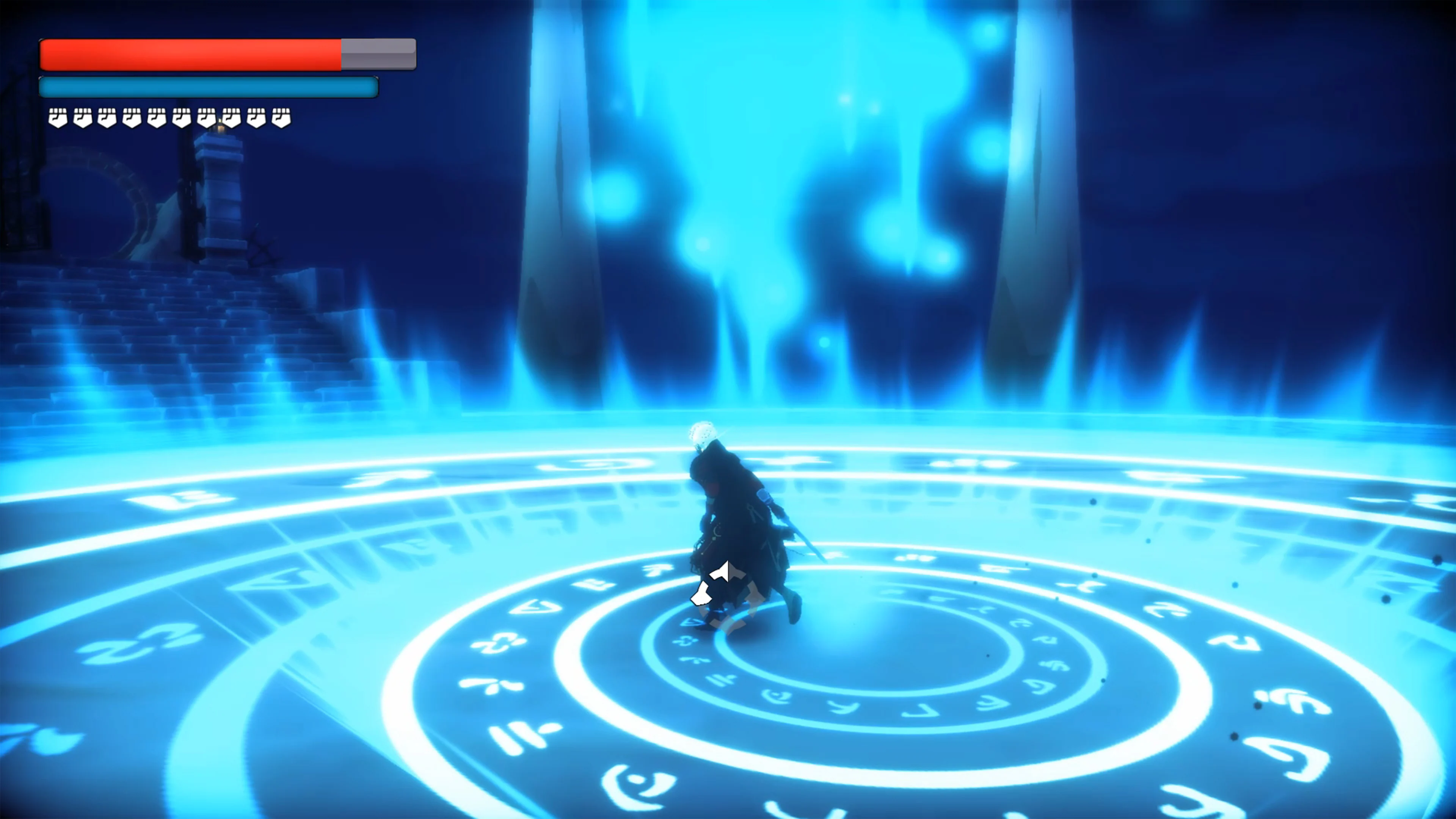Click the first fist emblem icon
Screen dimensions: 1456x819
click(x=58, y=118)
